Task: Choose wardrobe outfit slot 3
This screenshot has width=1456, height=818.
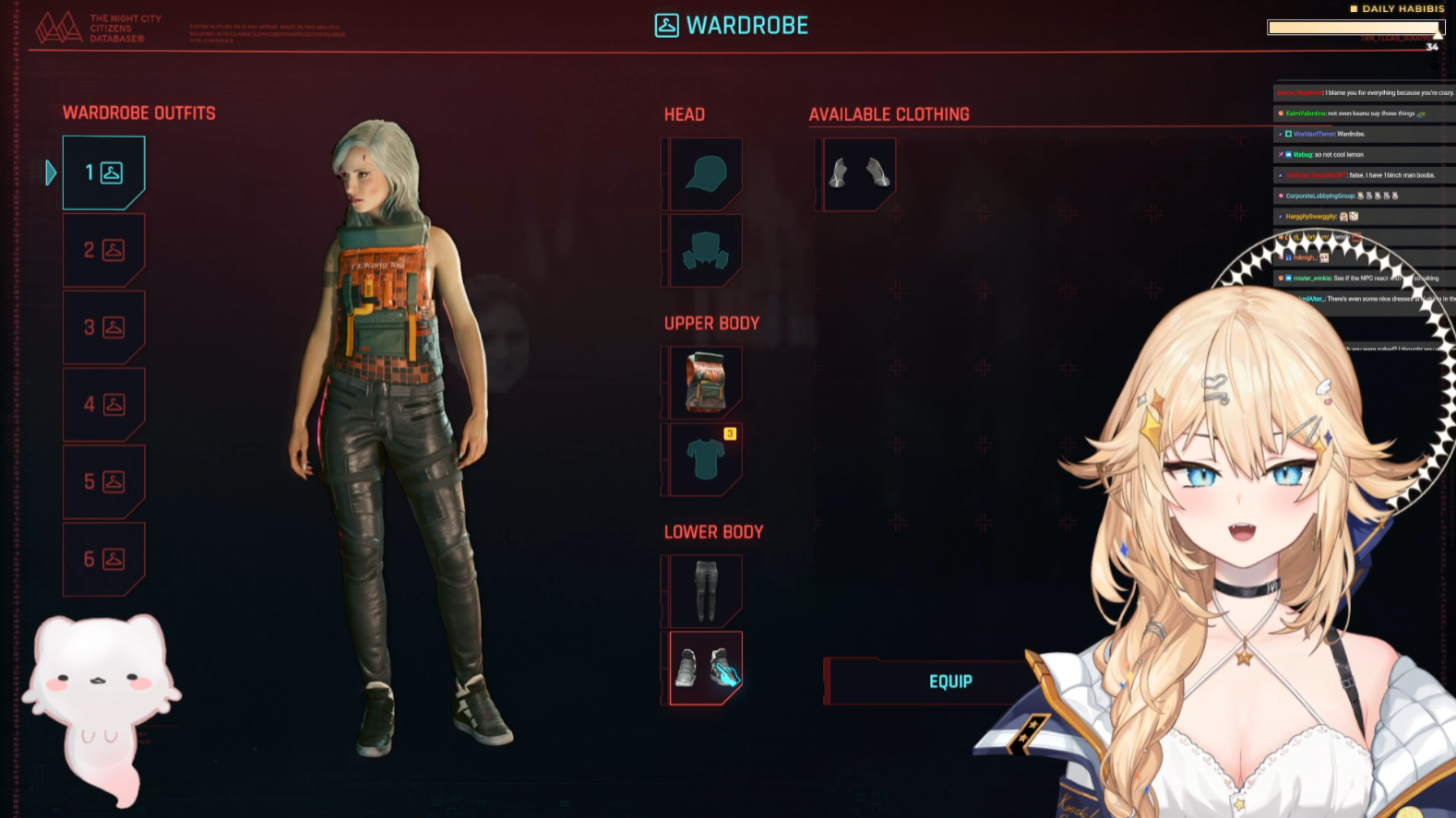Action: coord(103,327)
